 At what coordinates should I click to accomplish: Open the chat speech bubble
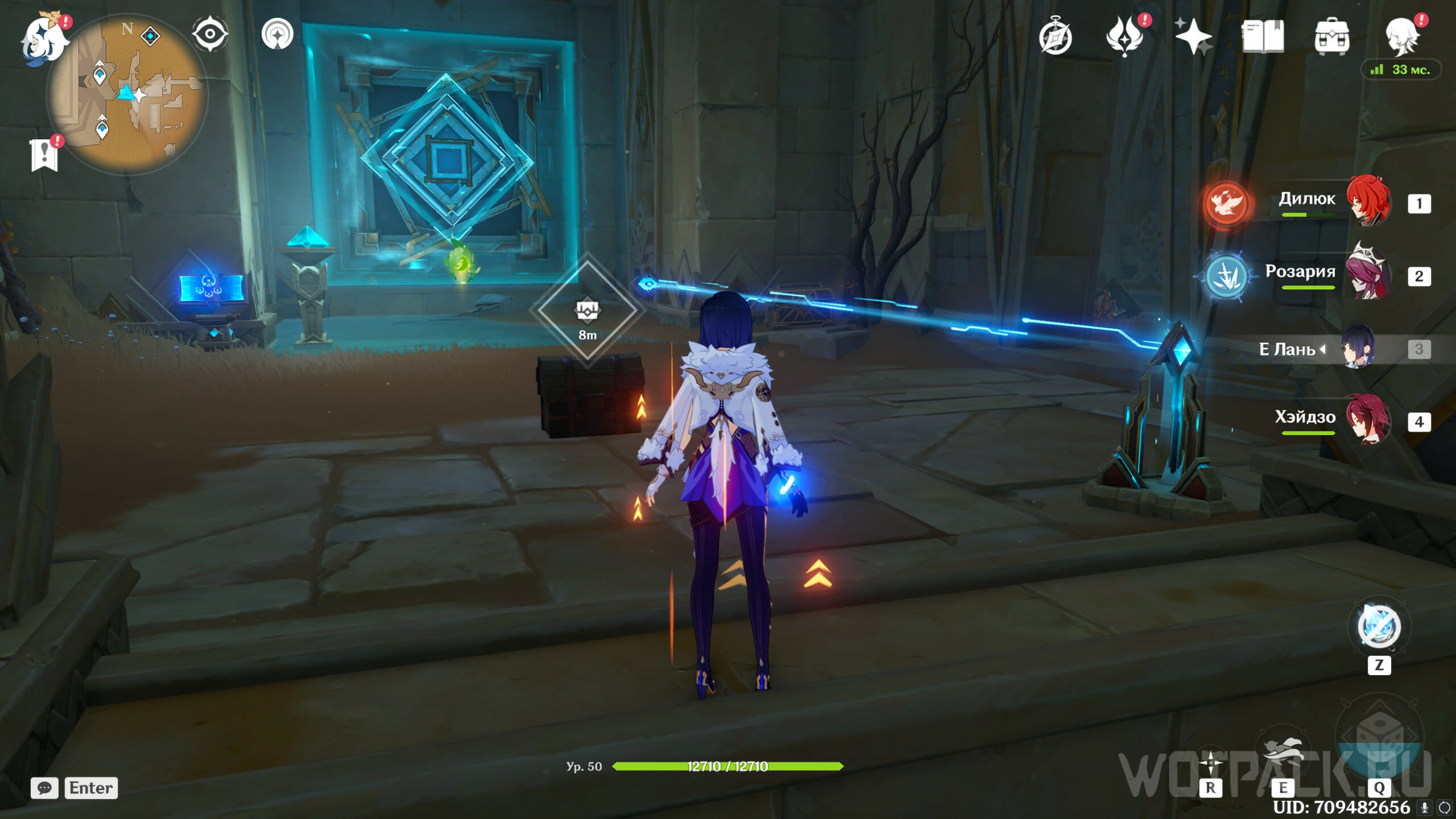[x=44, y=788]
